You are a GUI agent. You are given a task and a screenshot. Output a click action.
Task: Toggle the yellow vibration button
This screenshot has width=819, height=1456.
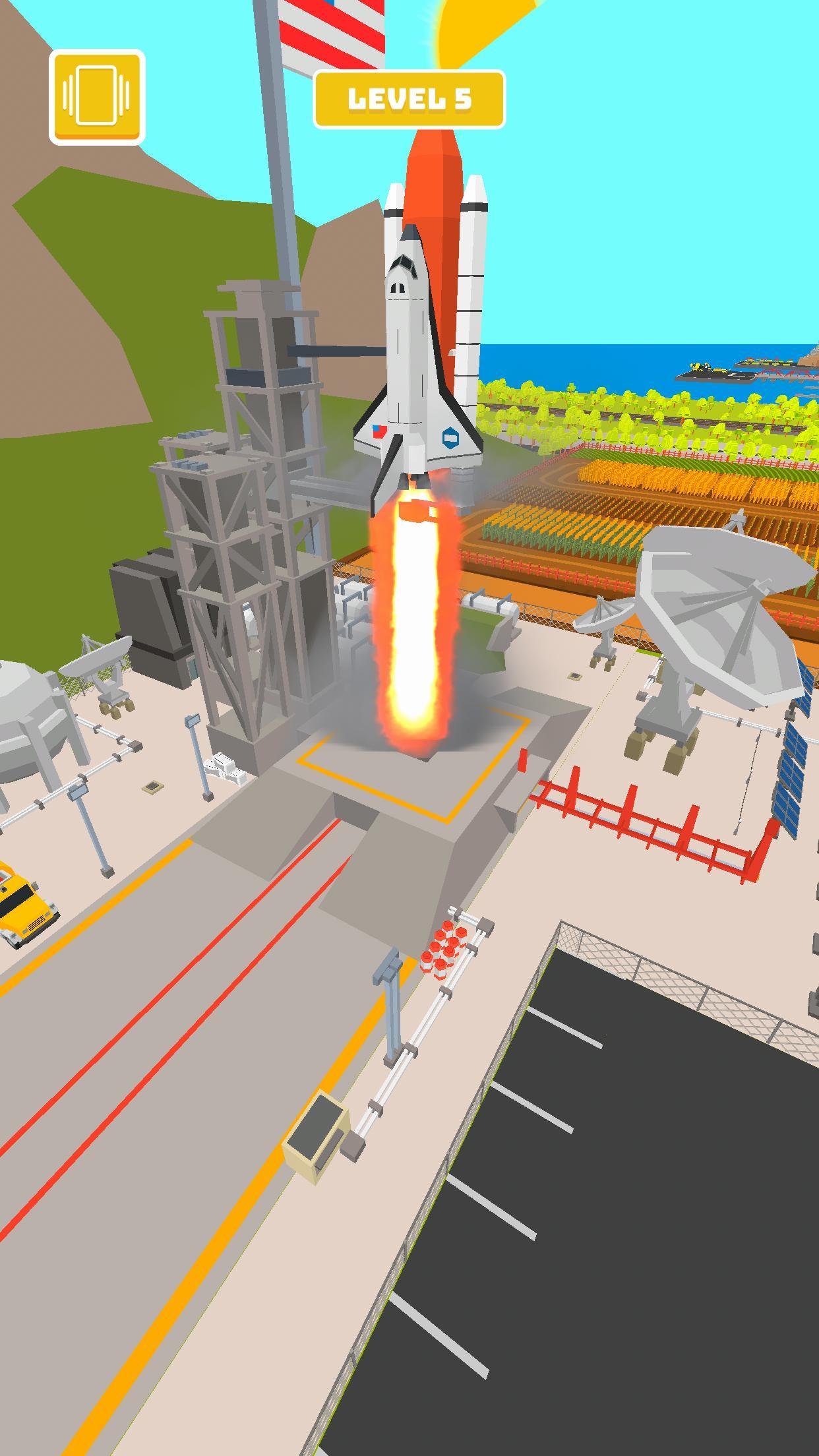coord(97,96)
